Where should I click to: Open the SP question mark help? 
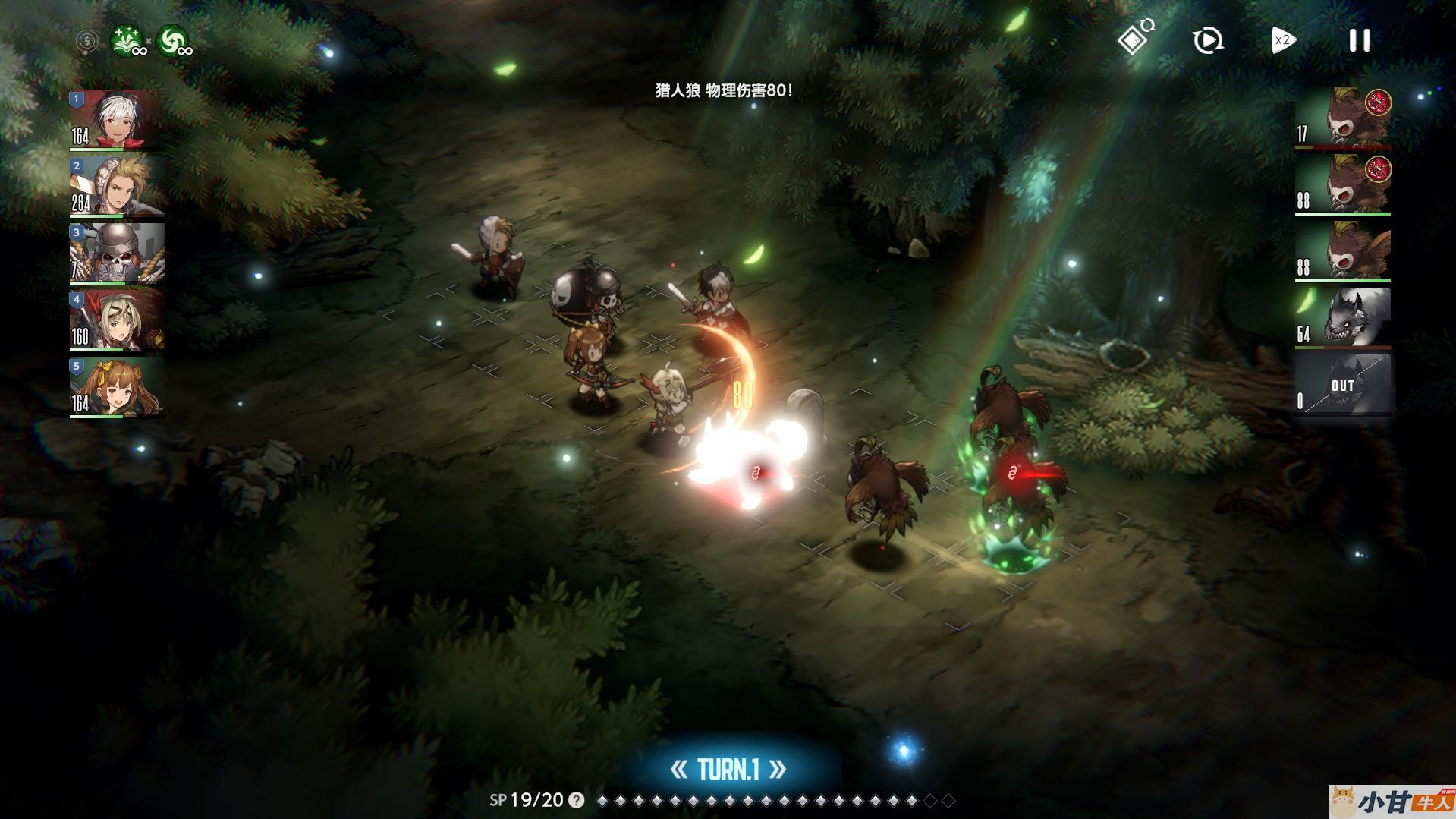point(577,800)
